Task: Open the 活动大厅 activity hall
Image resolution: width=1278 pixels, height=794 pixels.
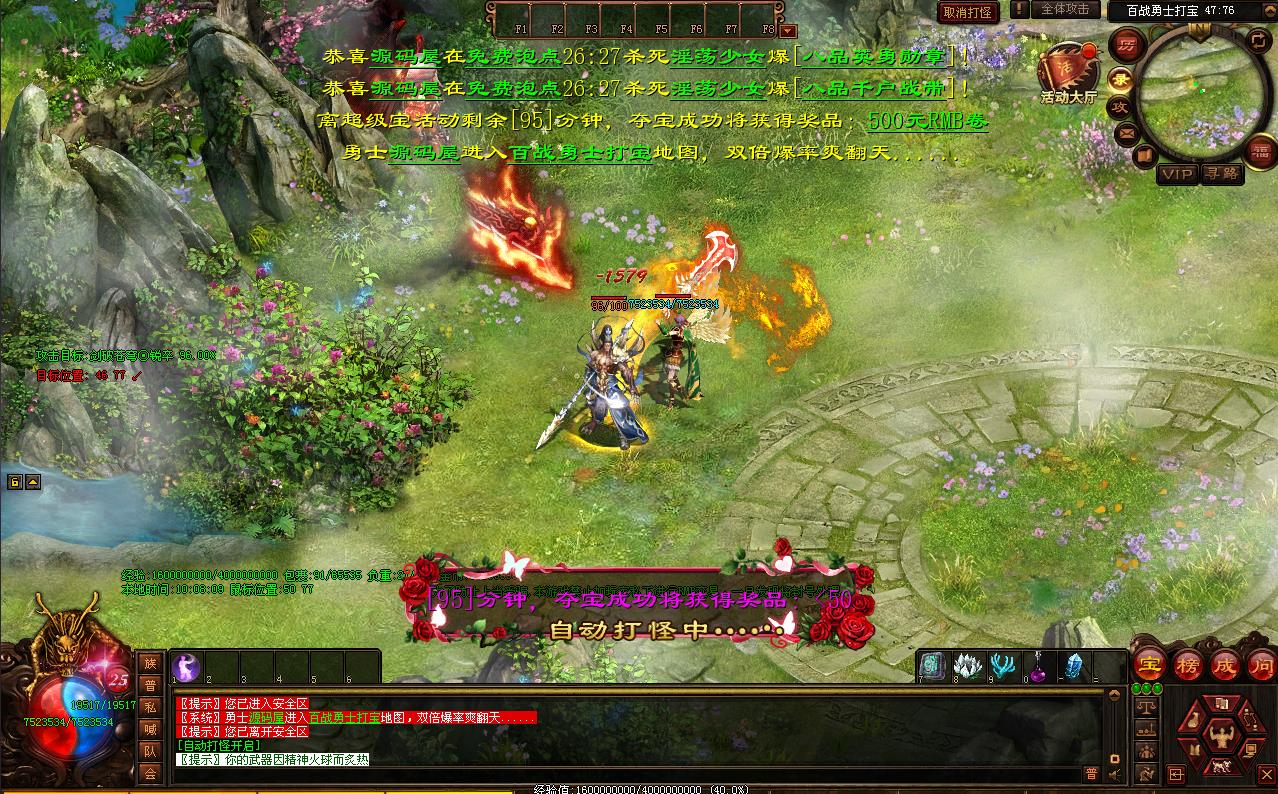Action: click(1067, 71)
